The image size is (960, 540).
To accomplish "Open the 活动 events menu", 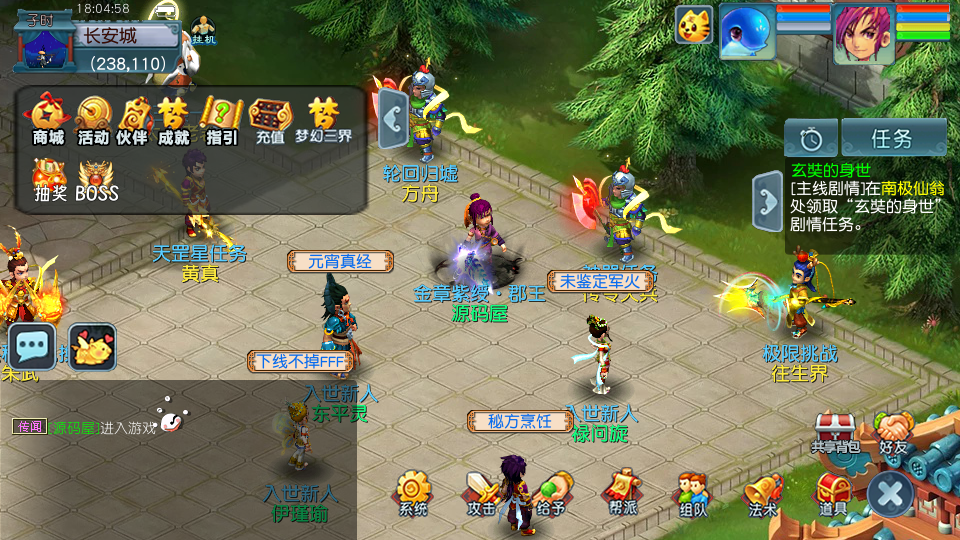I will pos(93,119).
